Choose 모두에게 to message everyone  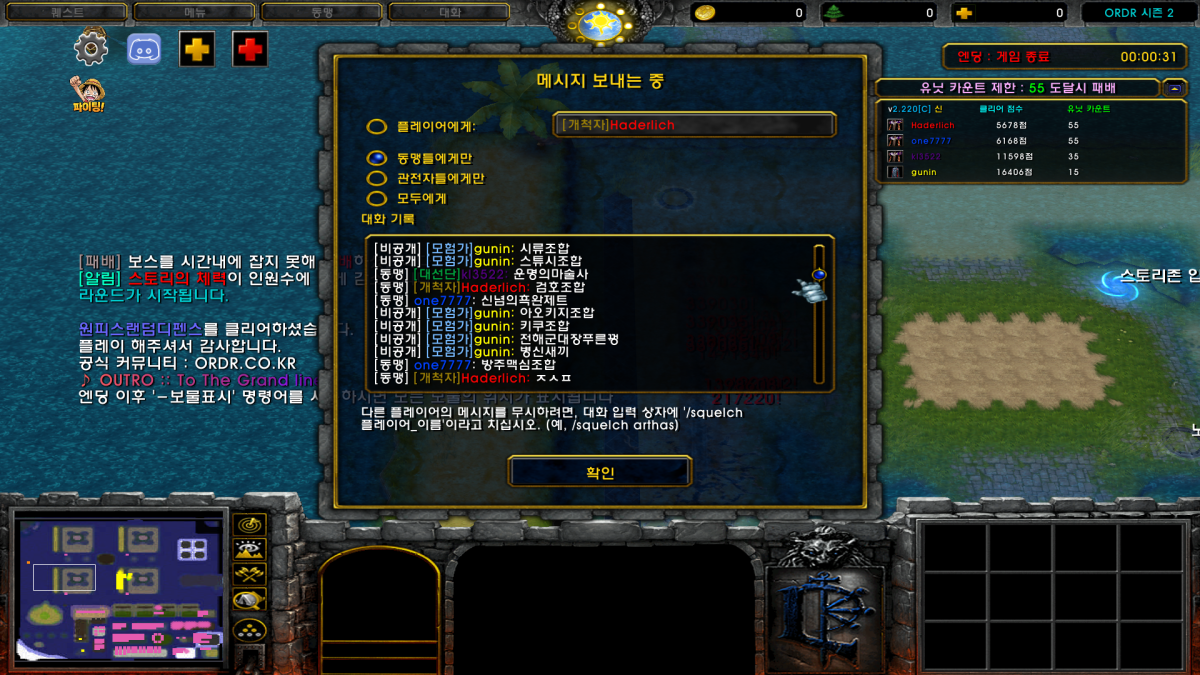tap(377, 198)
